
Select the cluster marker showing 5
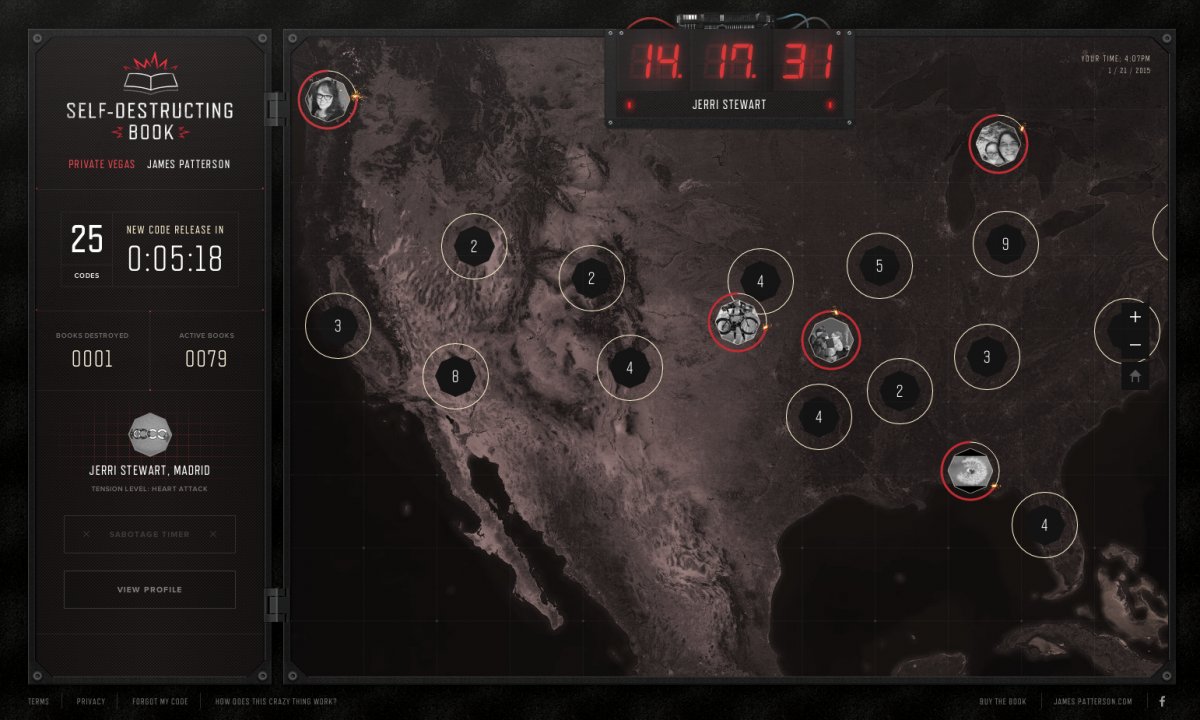click(x=879, y=266)
